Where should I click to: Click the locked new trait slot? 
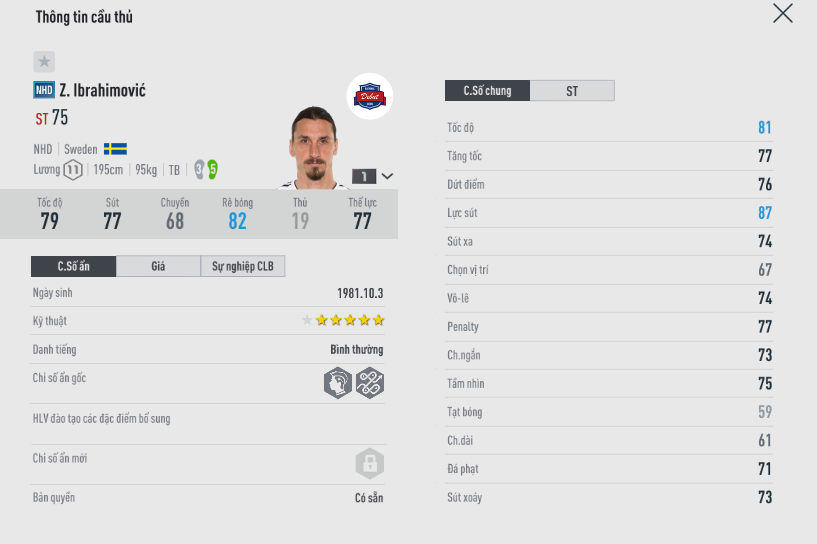pyautogui.click(x=370, y=464)
